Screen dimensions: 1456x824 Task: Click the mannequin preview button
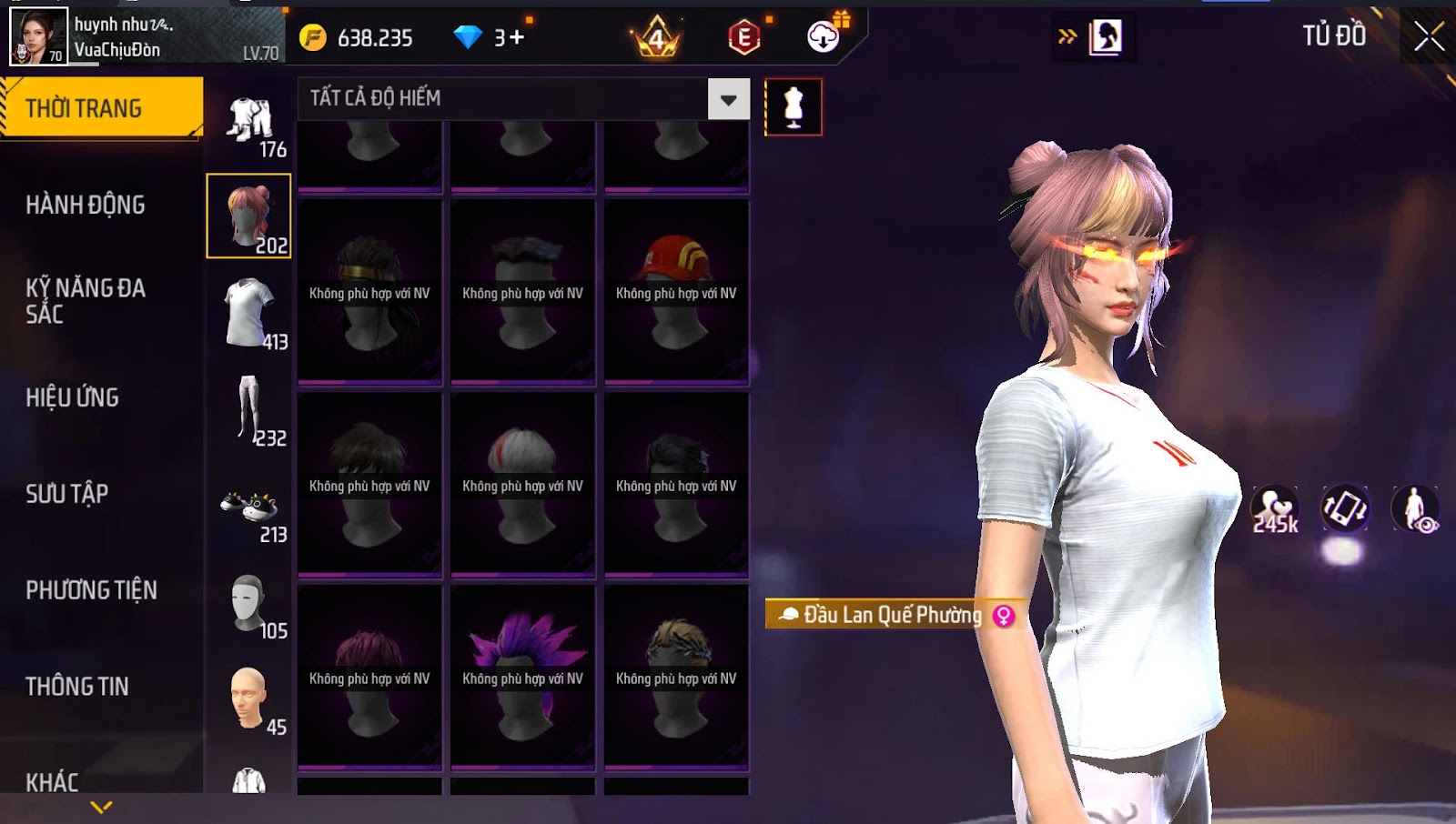pyautogui.click(x=794, y=107)
